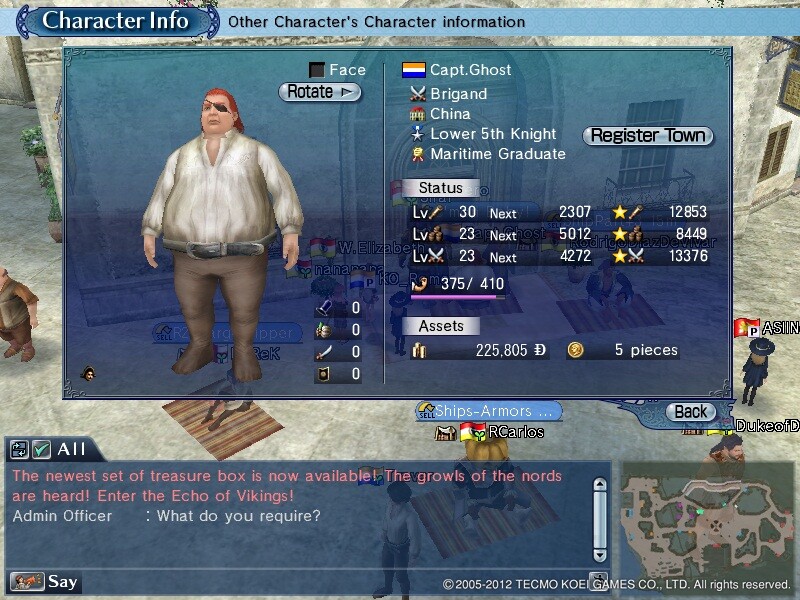The image size is (800, 600).
Task: Select the All chat tab
Action: pos(72,450)
